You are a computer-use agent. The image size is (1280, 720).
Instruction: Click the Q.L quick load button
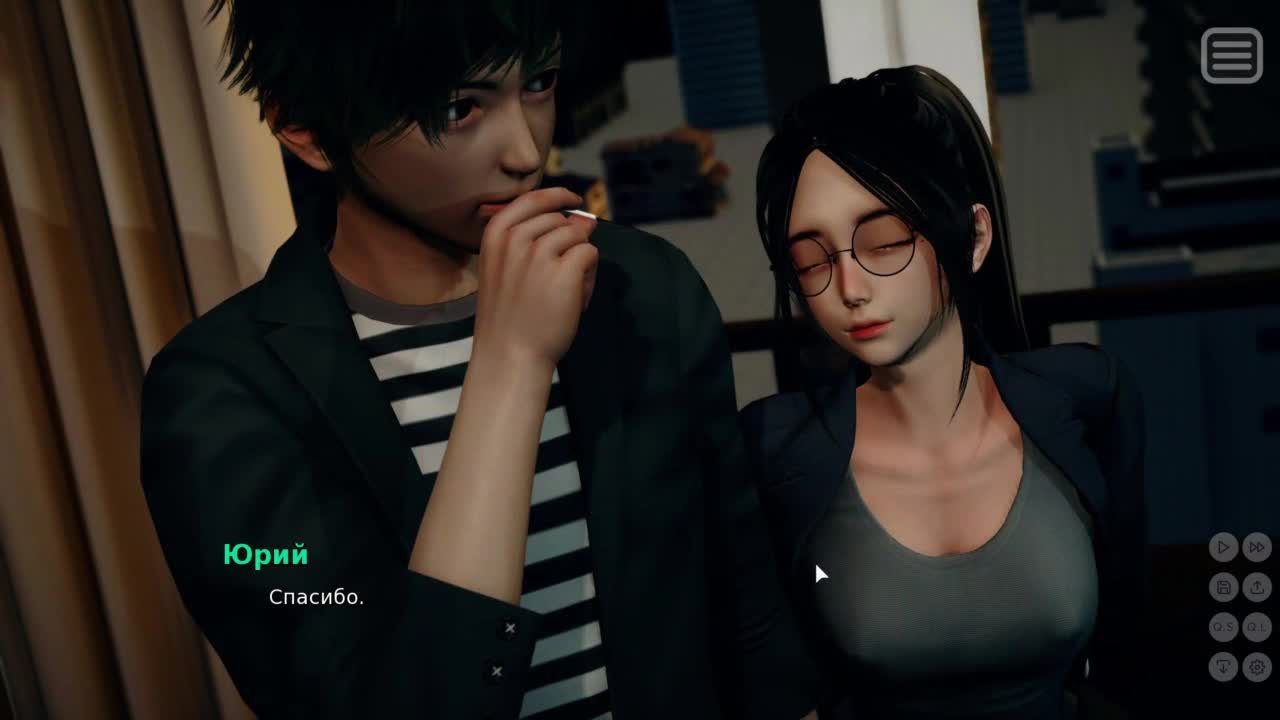[1257, 627]
